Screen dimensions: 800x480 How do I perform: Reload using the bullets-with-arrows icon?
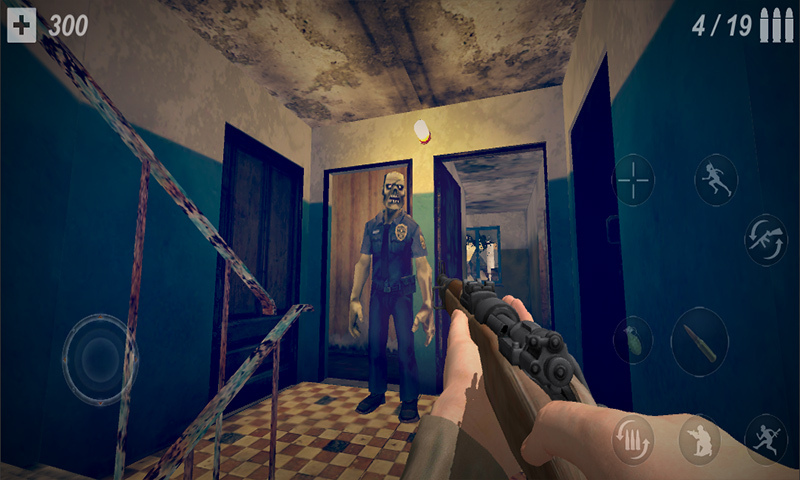(x=633, y=438)
